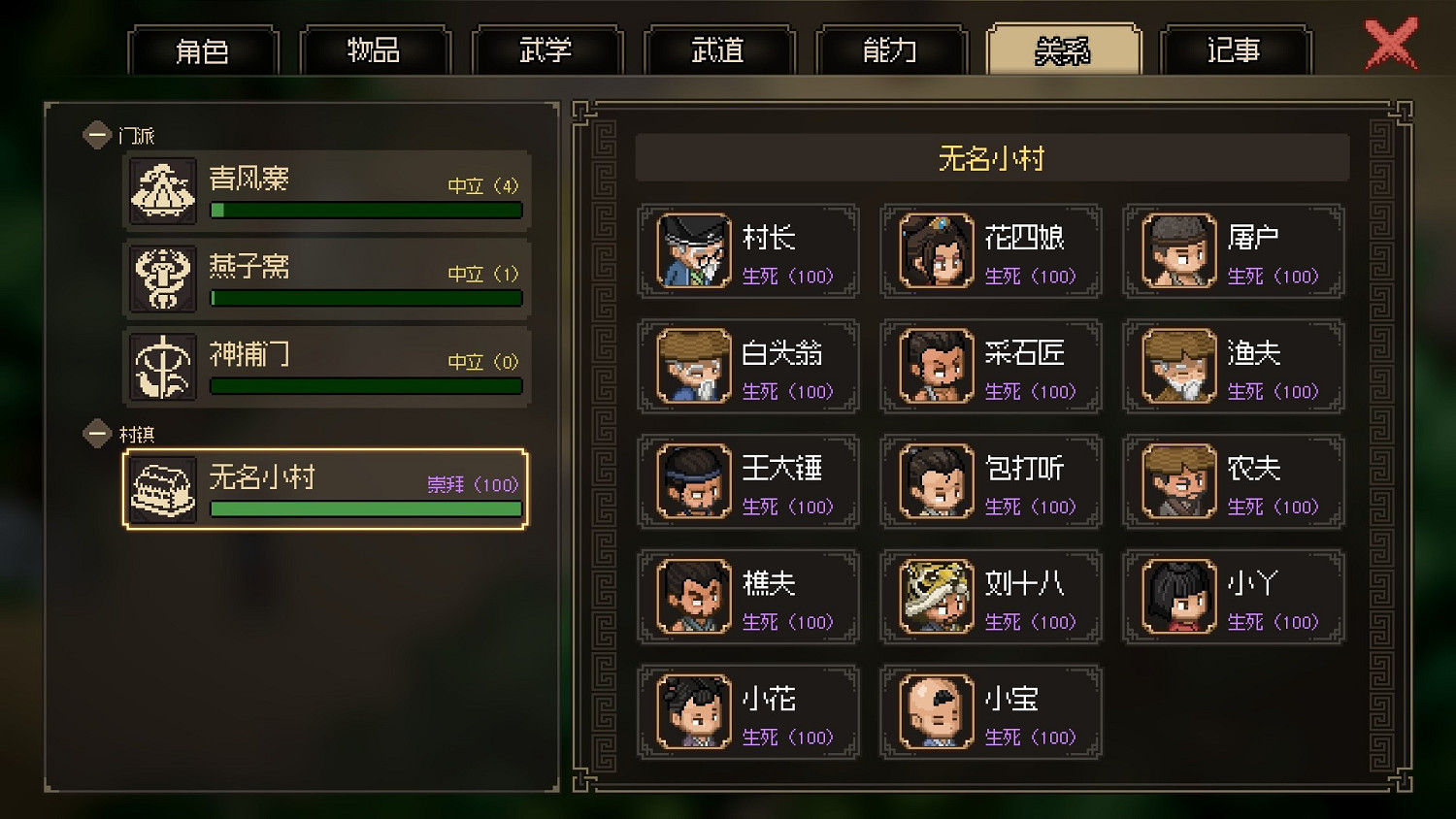Select the 燕子窝 faction icon

pyautogui.click(x=162, y=278)
